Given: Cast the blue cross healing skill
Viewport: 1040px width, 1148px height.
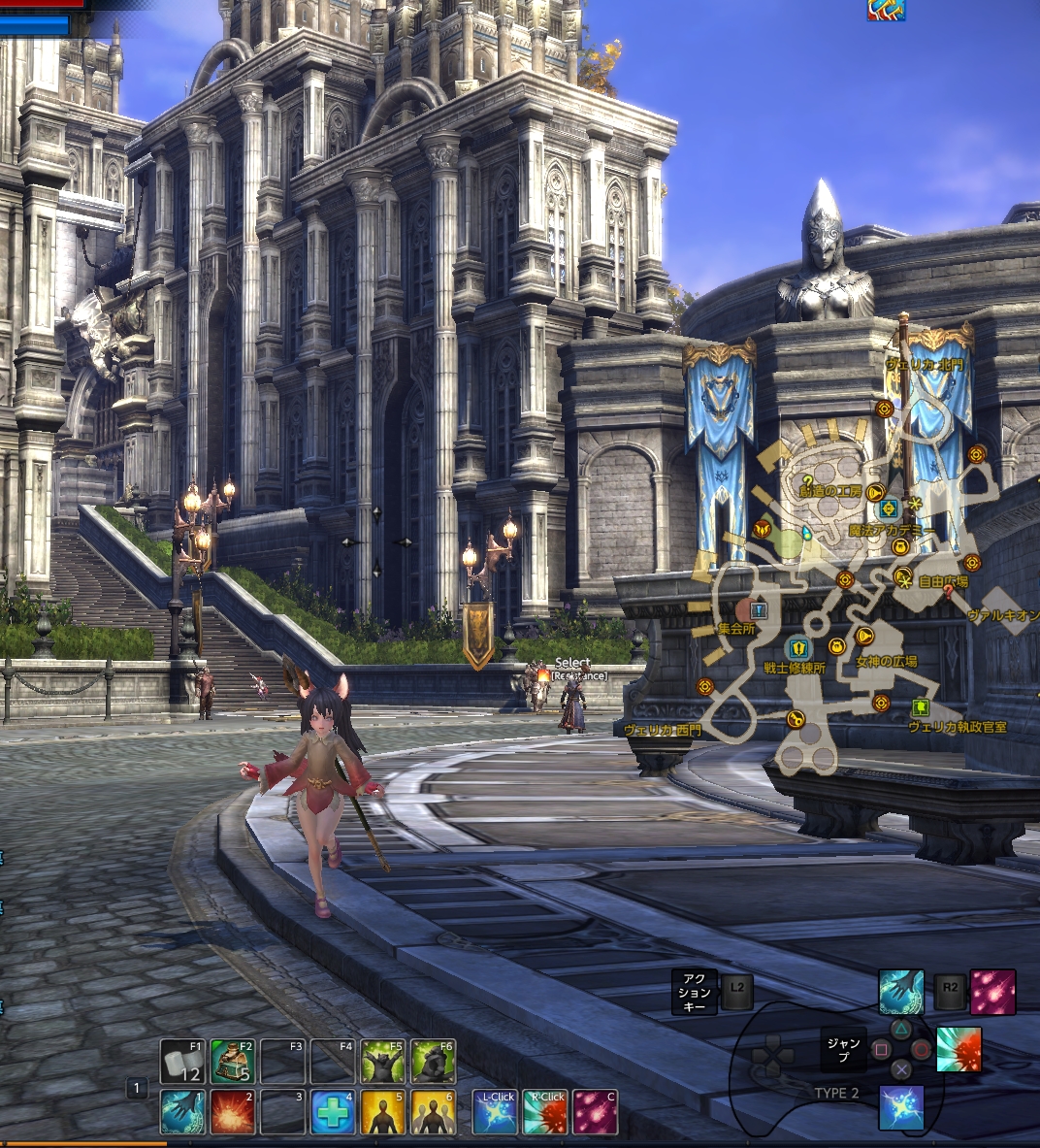Looking at the screenshot, I should tap(333, 1112).
